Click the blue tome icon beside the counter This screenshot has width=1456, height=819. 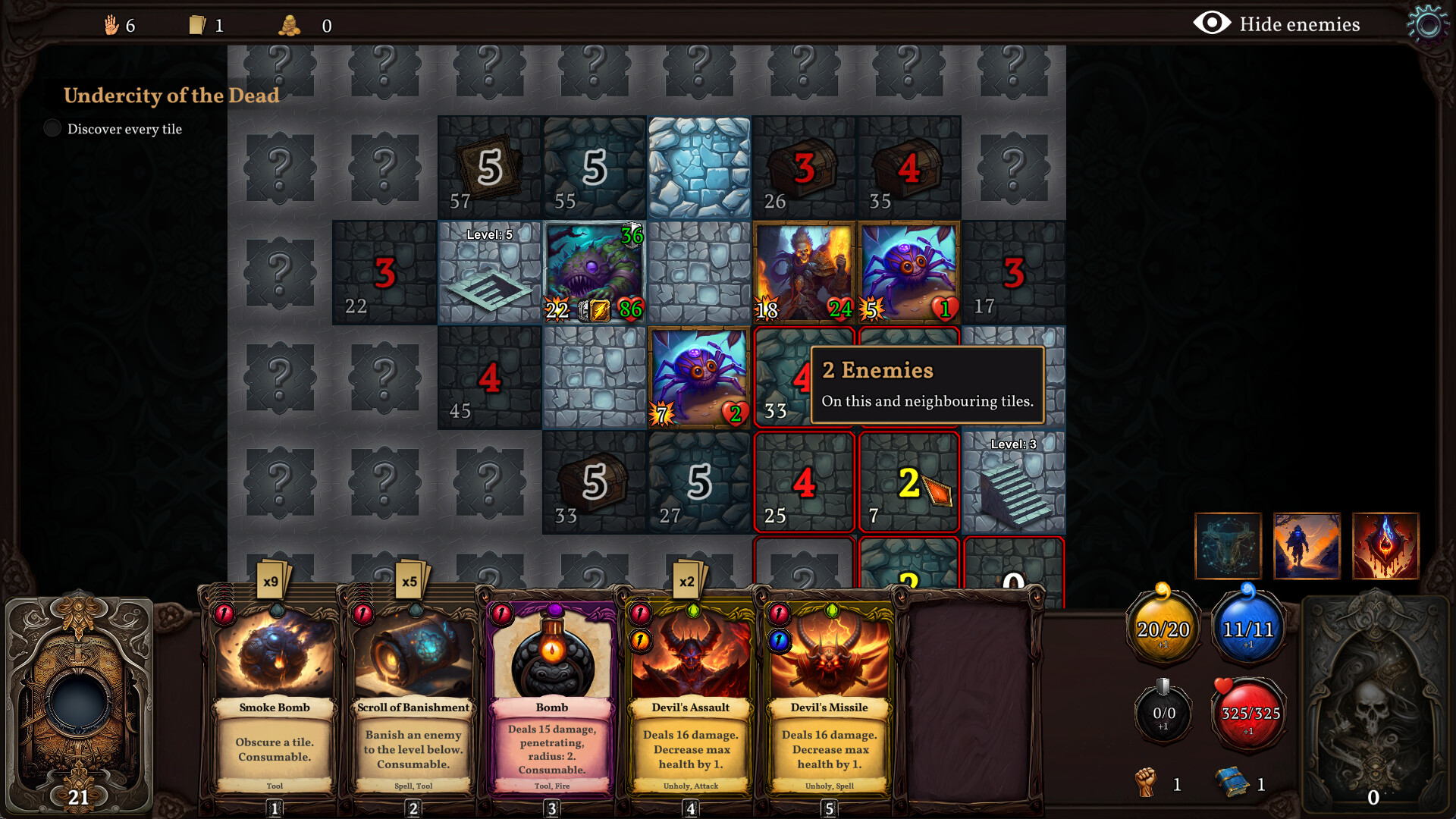pyautogui.click(x=1232, y=782)
